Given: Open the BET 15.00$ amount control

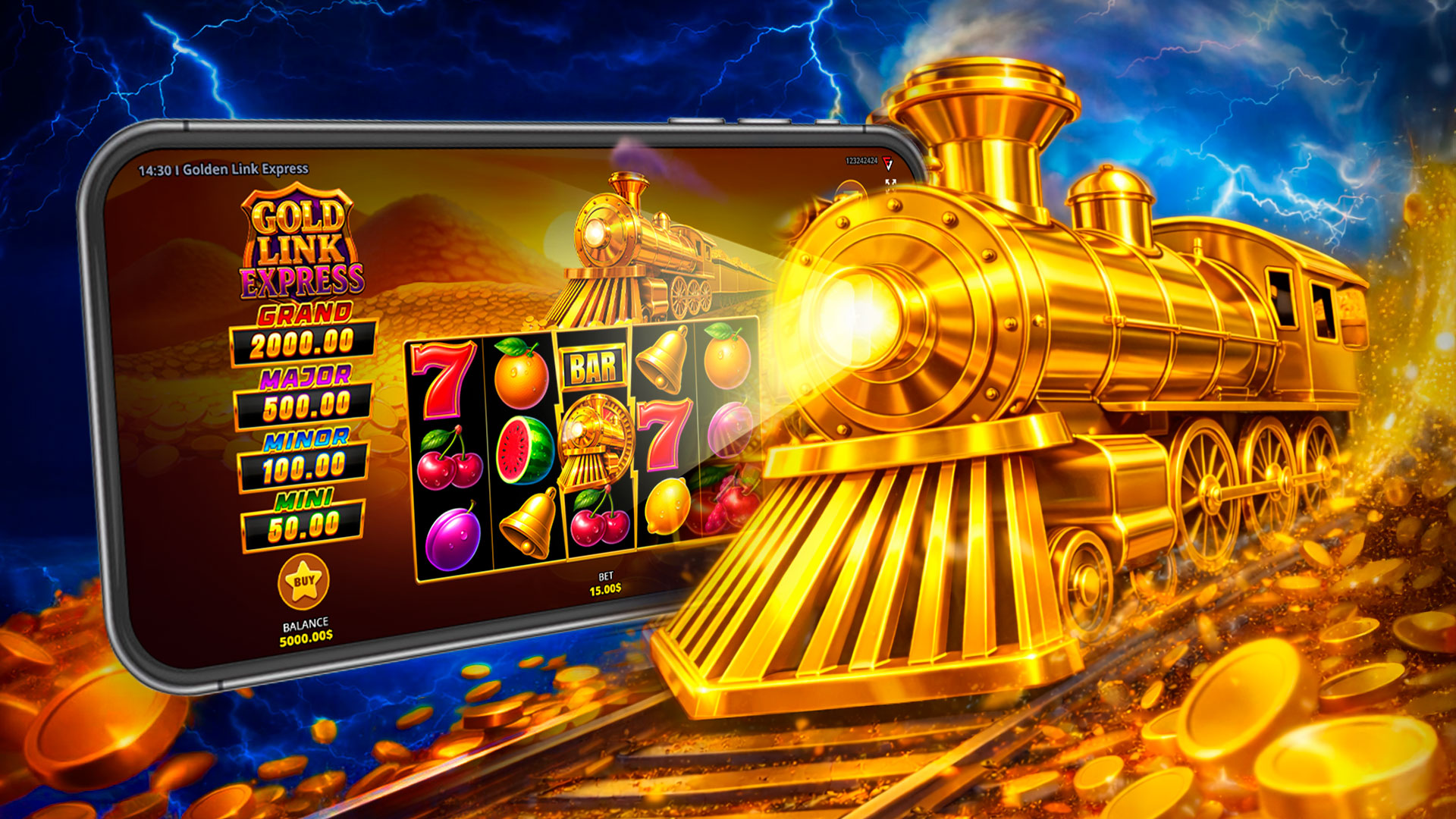Looking at the screenshot, I should pyautogui.click(x=607, y=583).
